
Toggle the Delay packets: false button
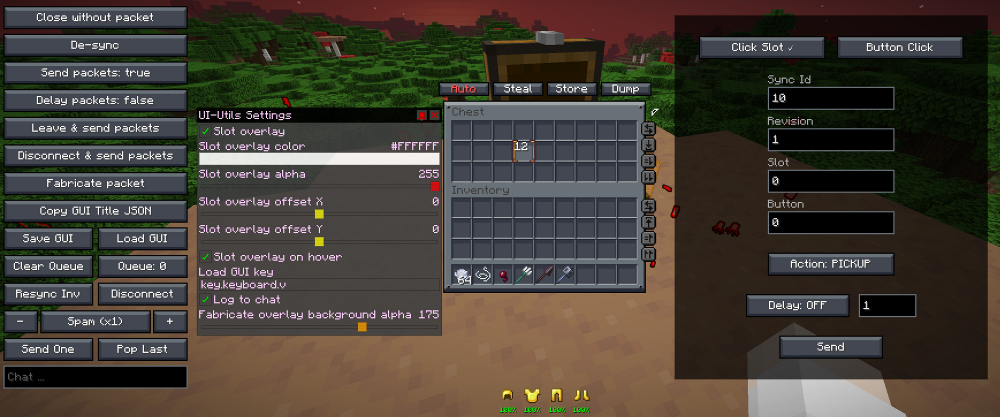coord(95,101)
